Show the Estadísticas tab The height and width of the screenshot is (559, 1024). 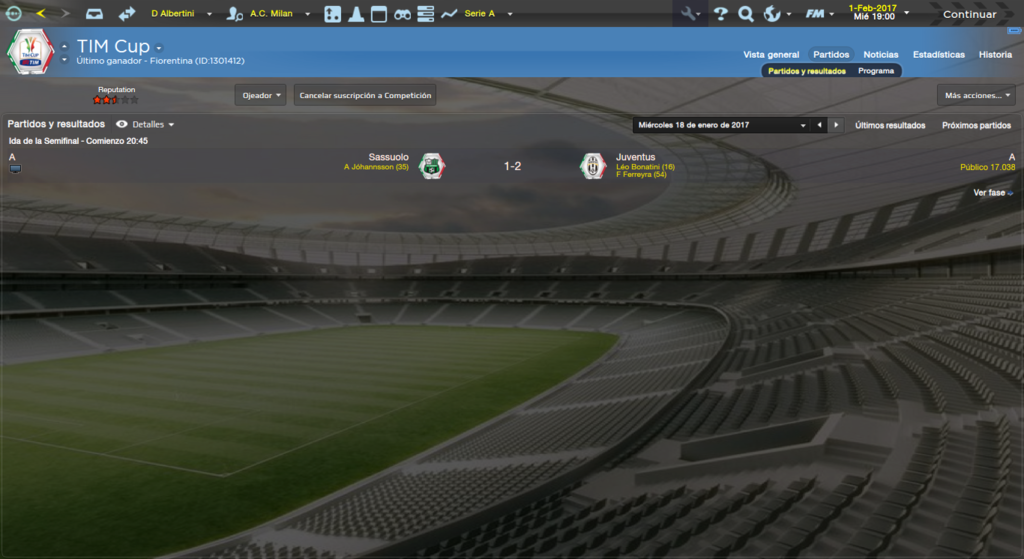[939, 55]
